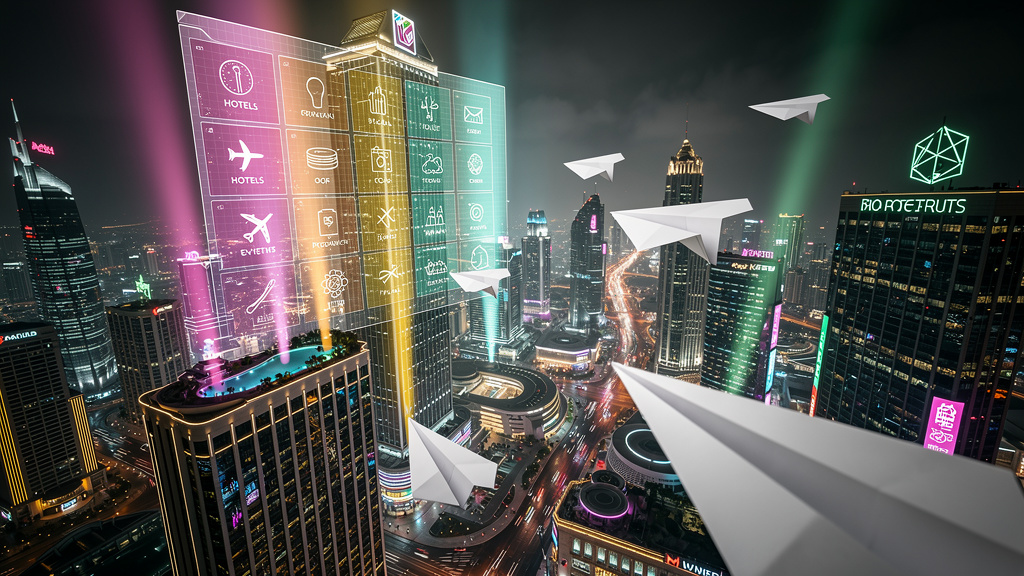Select the stacked coins tile

tap(320, 163)
